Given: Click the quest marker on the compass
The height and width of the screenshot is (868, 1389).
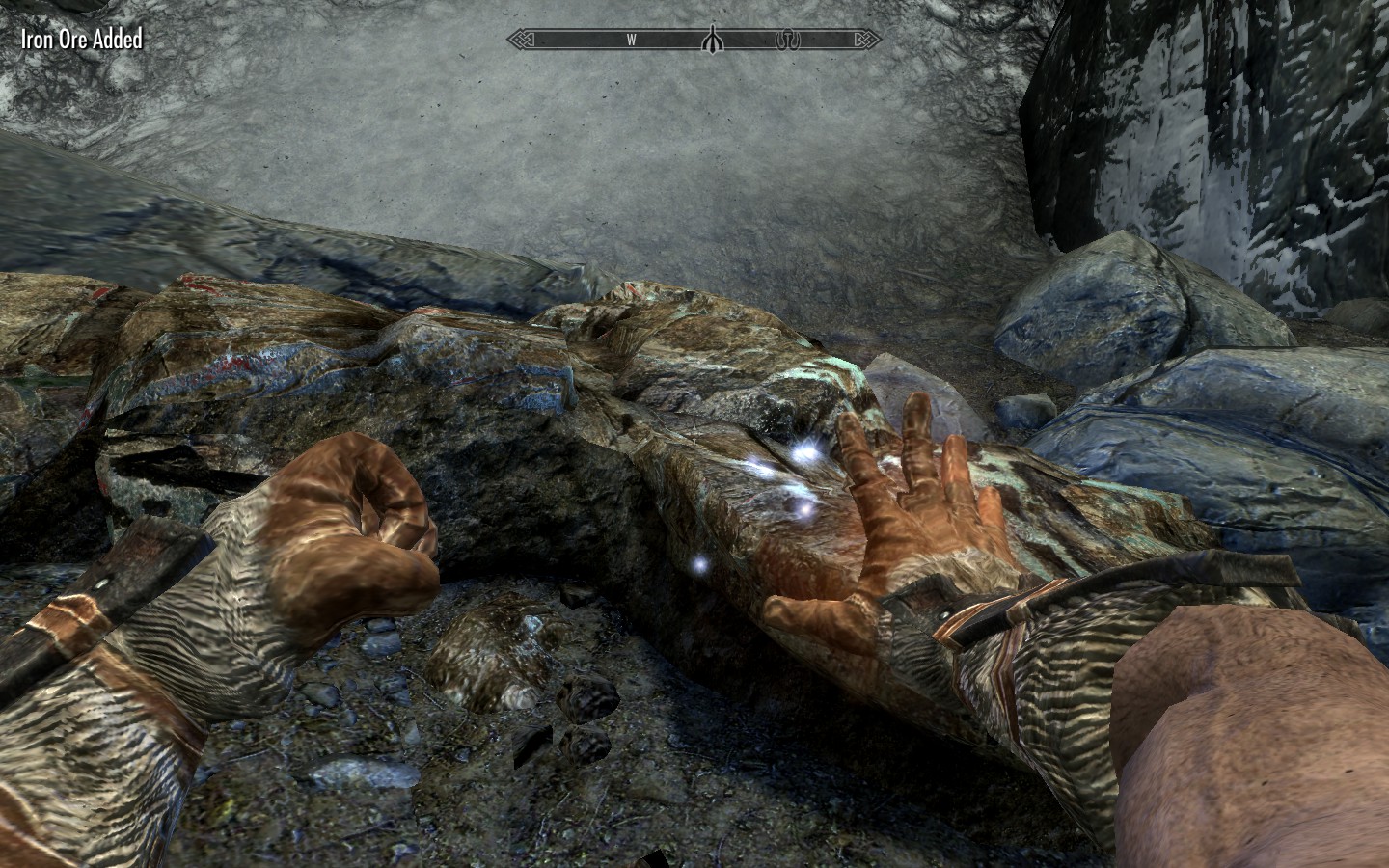Looking at the screenshot, I should coord(712,40).
